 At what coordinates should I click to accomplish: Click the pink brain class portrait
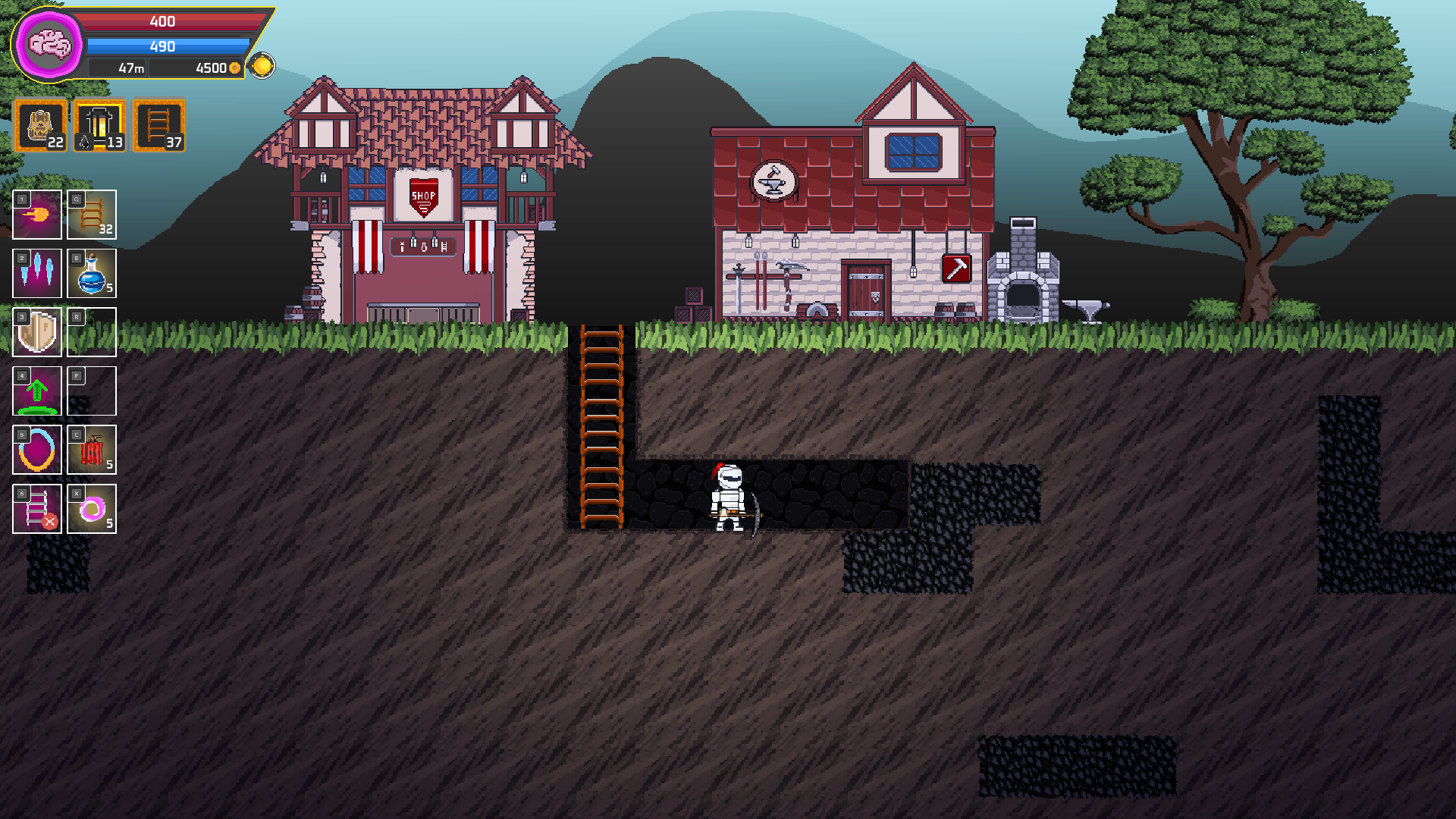tap(49, 44)
